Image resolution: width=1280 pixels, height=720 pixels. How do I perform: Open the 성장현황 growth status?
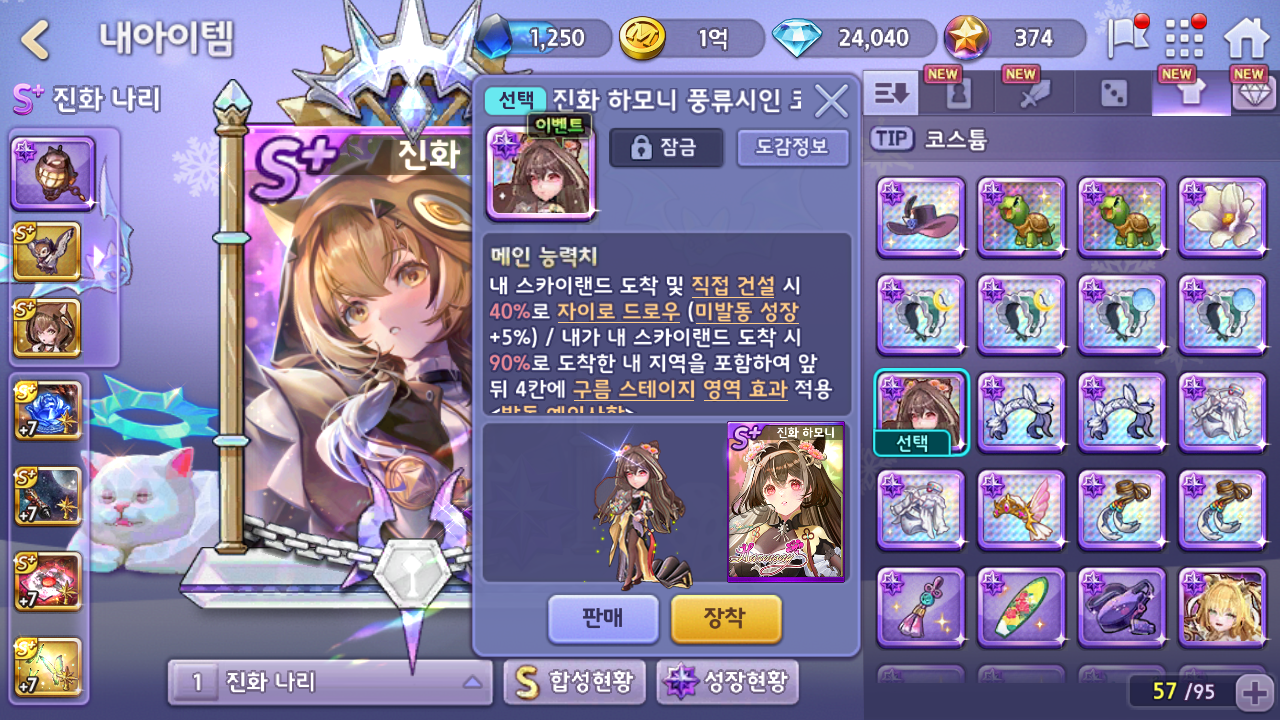(x=727, y=682)
